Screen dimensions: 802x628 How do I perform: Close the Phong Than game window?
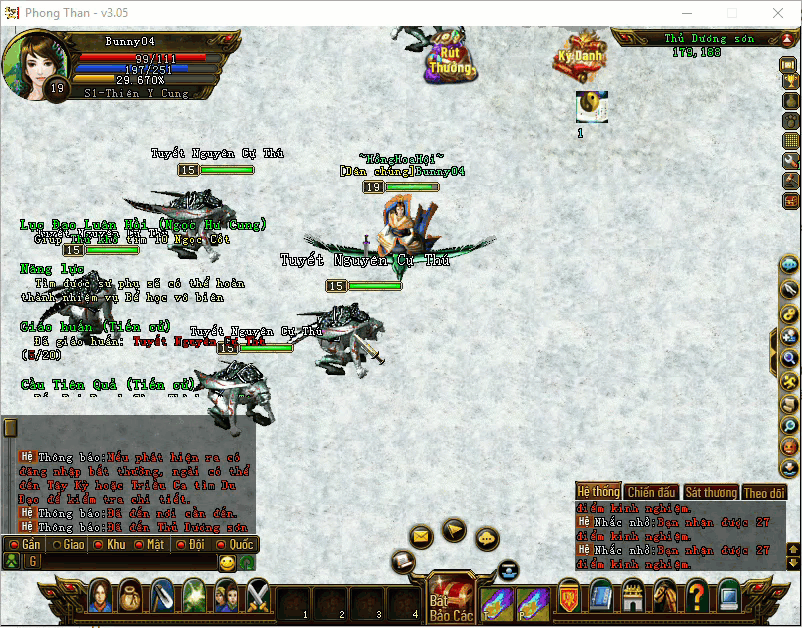tap(777, 13)
